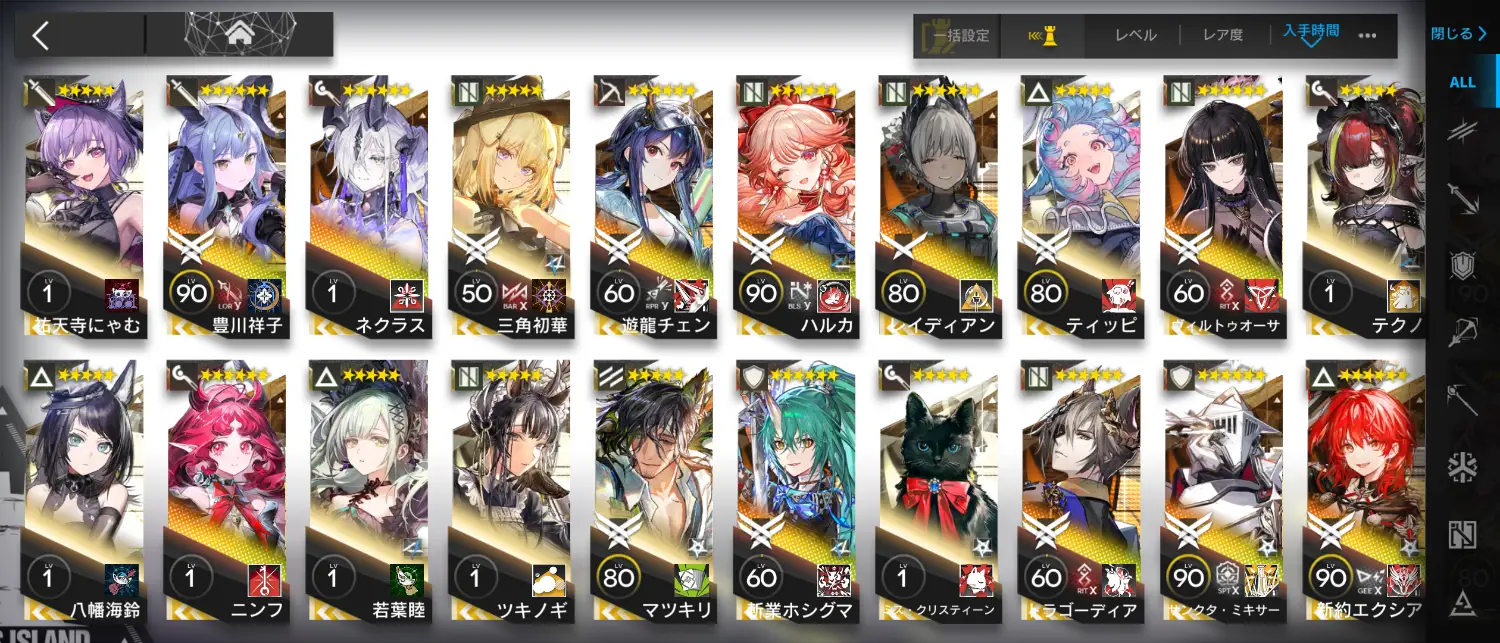Open more sort options with the ellipsis

tap(1367, 36)
